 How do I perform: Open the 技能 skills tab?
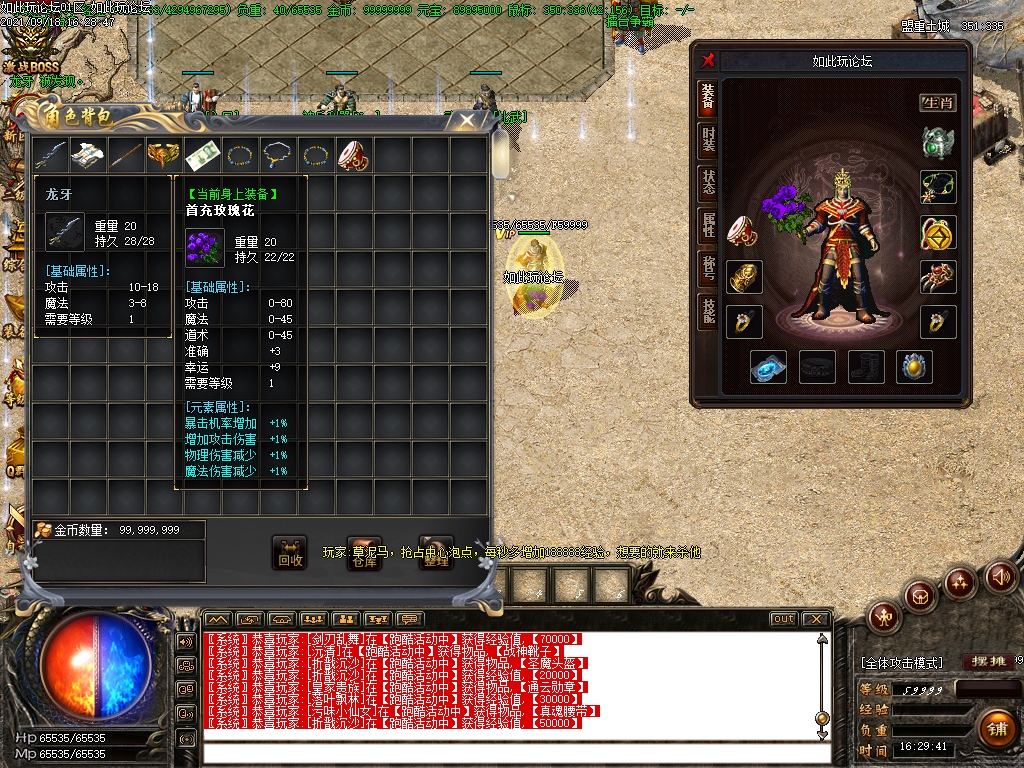point(708,312)
